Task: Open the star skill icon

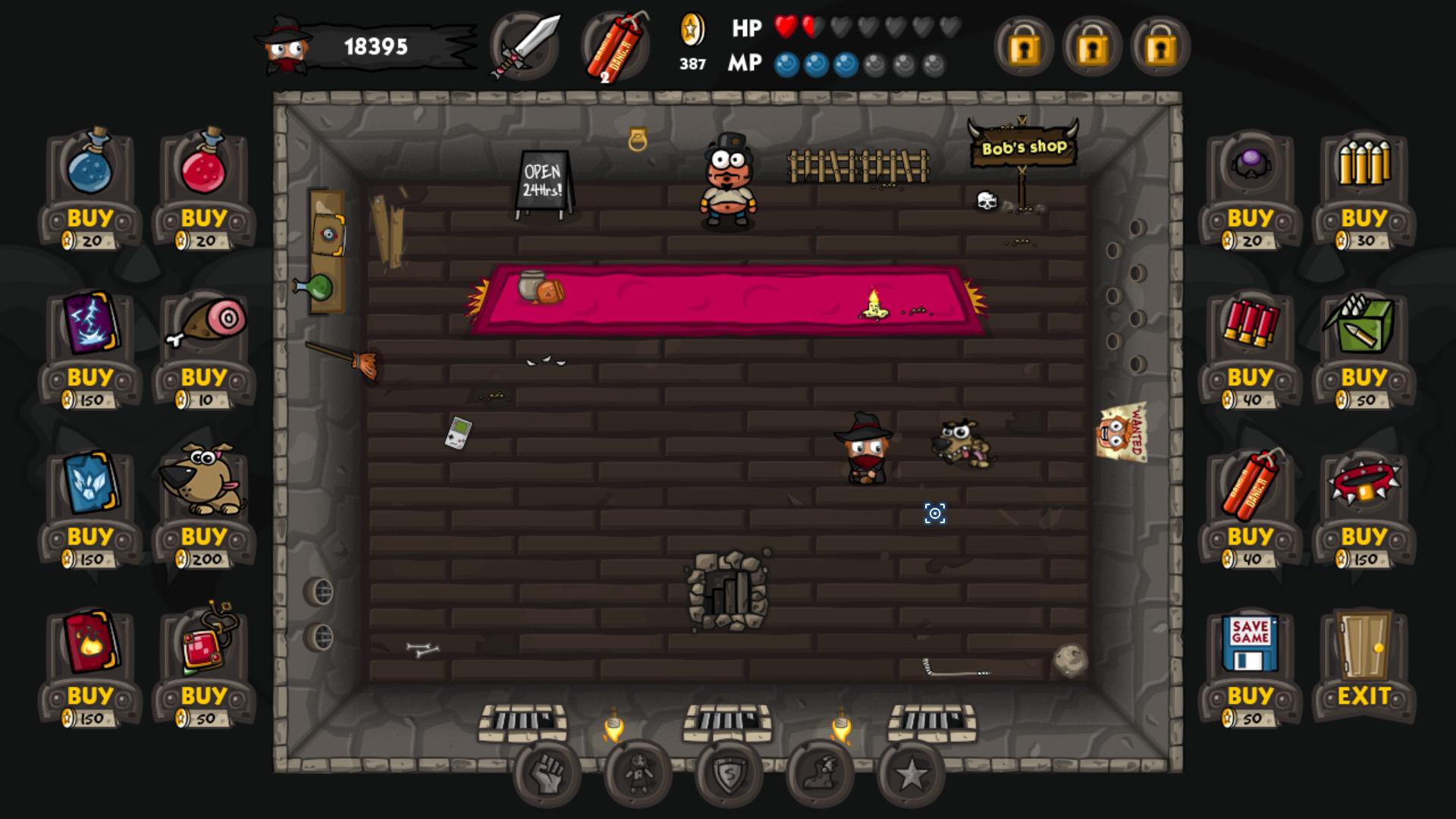Action: [911, 774]
